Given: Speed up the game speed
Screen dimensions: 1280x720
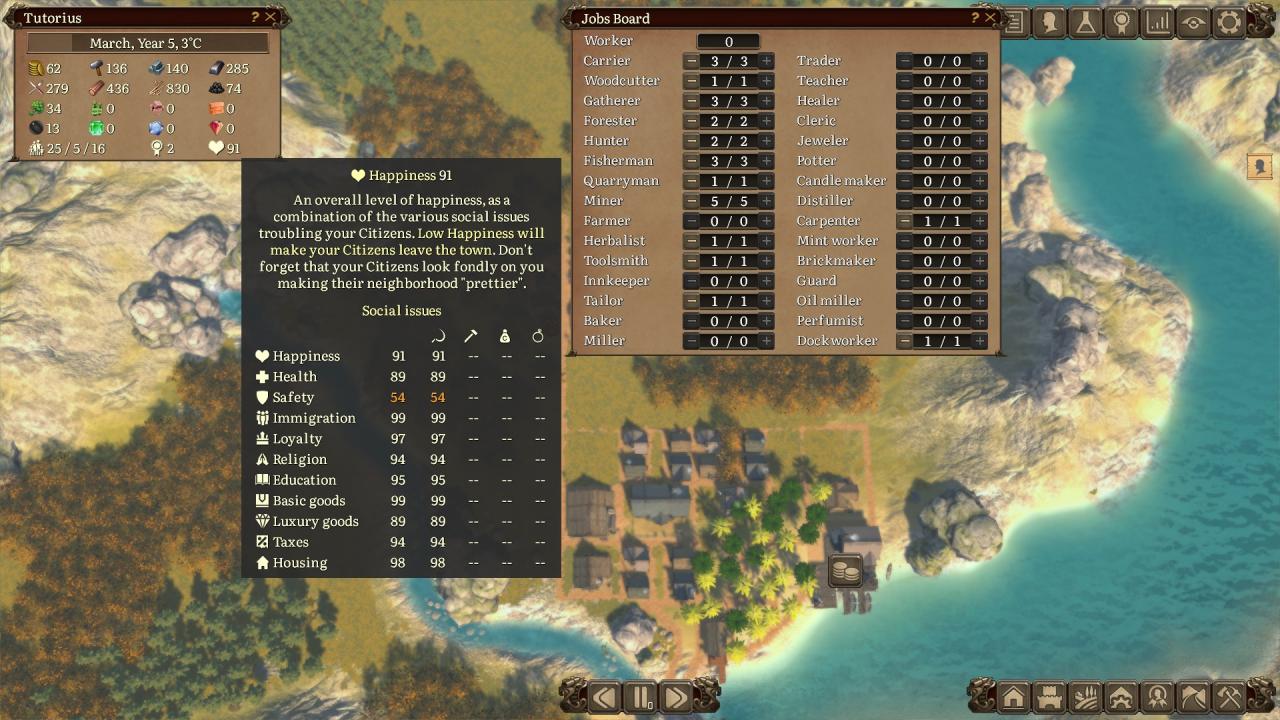Looking at the screenshot, I should (x=676, y=696).
